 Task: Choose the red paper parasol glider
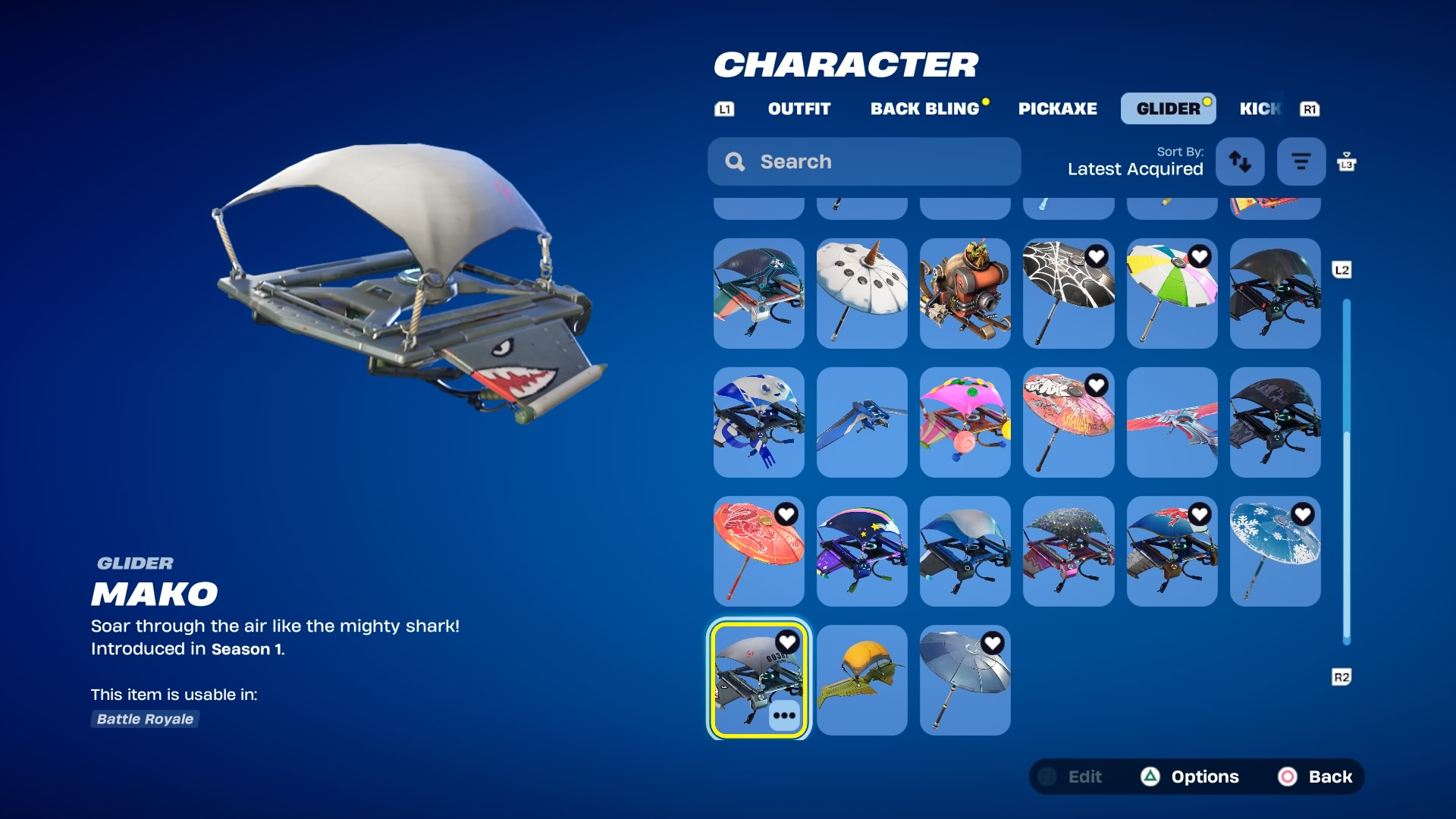click(x=758, y=551)
